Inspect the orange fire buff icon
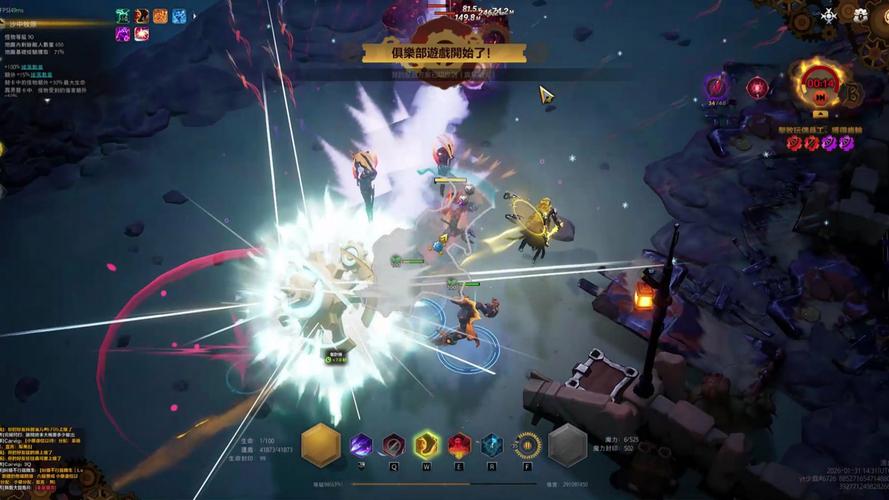 160,16
